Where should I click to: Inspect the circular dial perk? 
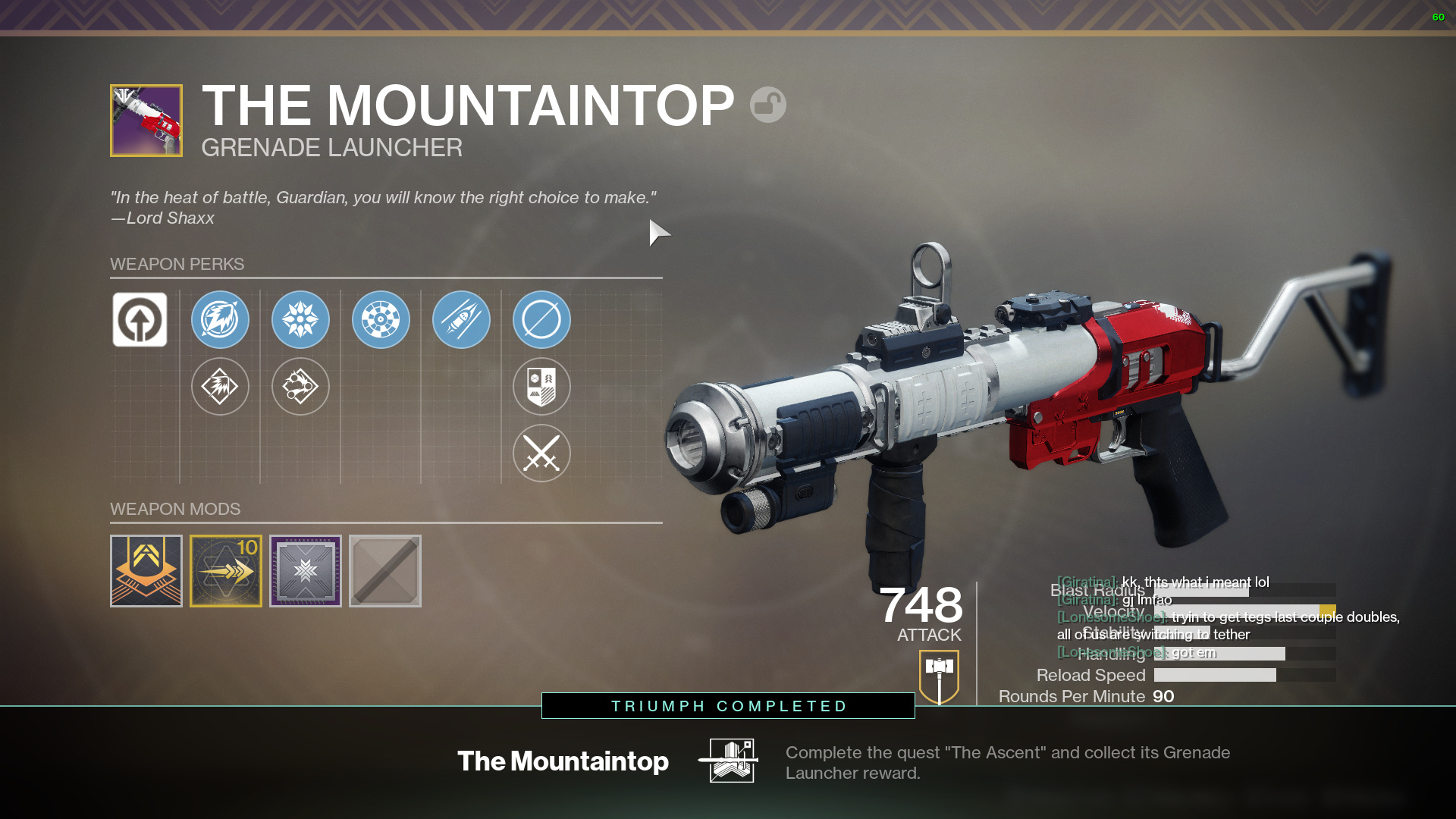[x=381, y=320]
